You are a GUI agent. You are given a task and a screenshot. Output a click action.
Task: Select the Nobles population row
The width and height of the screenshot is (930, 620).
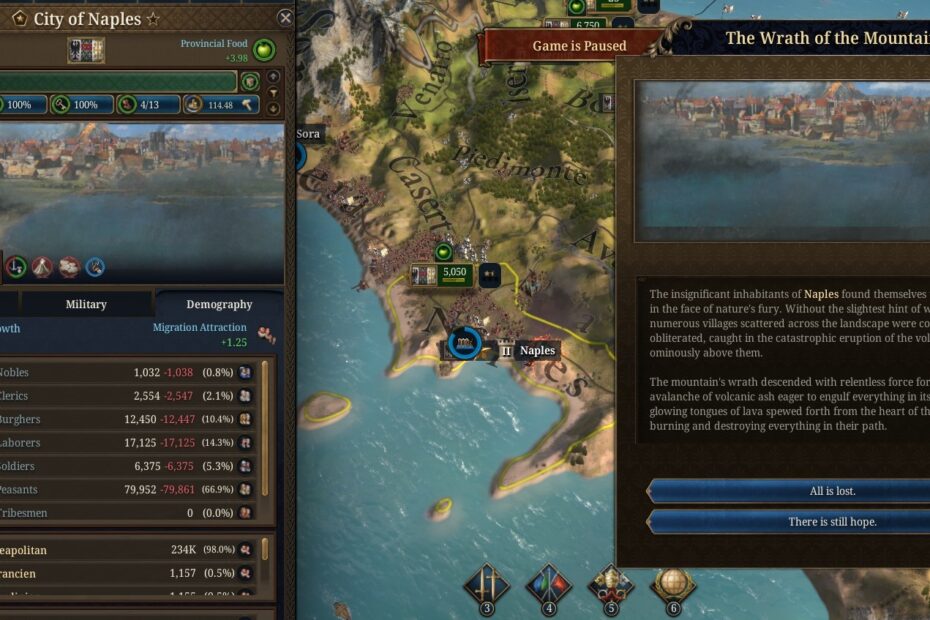point(130,372)
